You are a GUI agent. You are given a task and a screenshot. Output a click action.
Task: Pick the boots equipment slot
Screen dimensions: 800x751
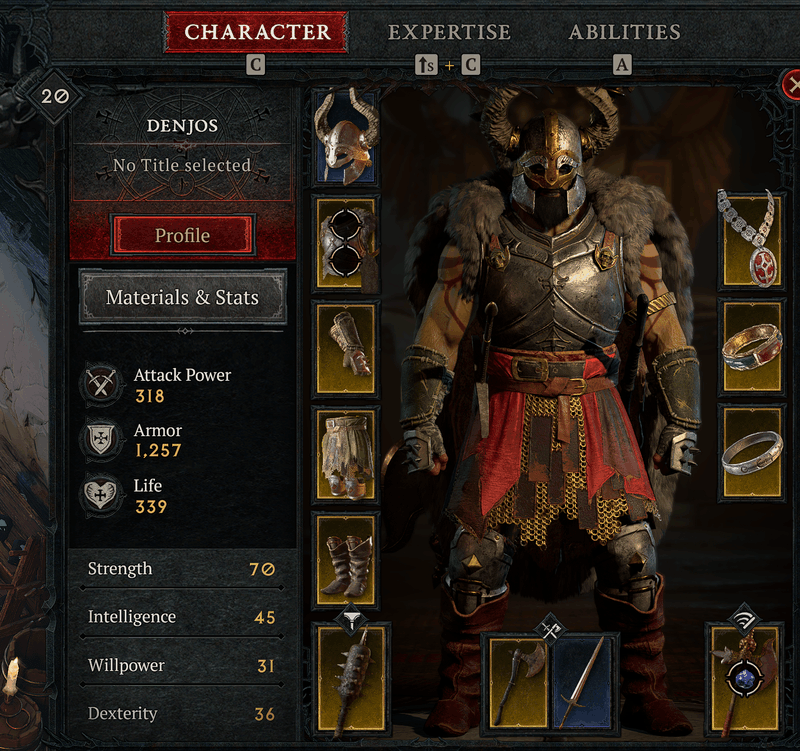click(346, 558)
